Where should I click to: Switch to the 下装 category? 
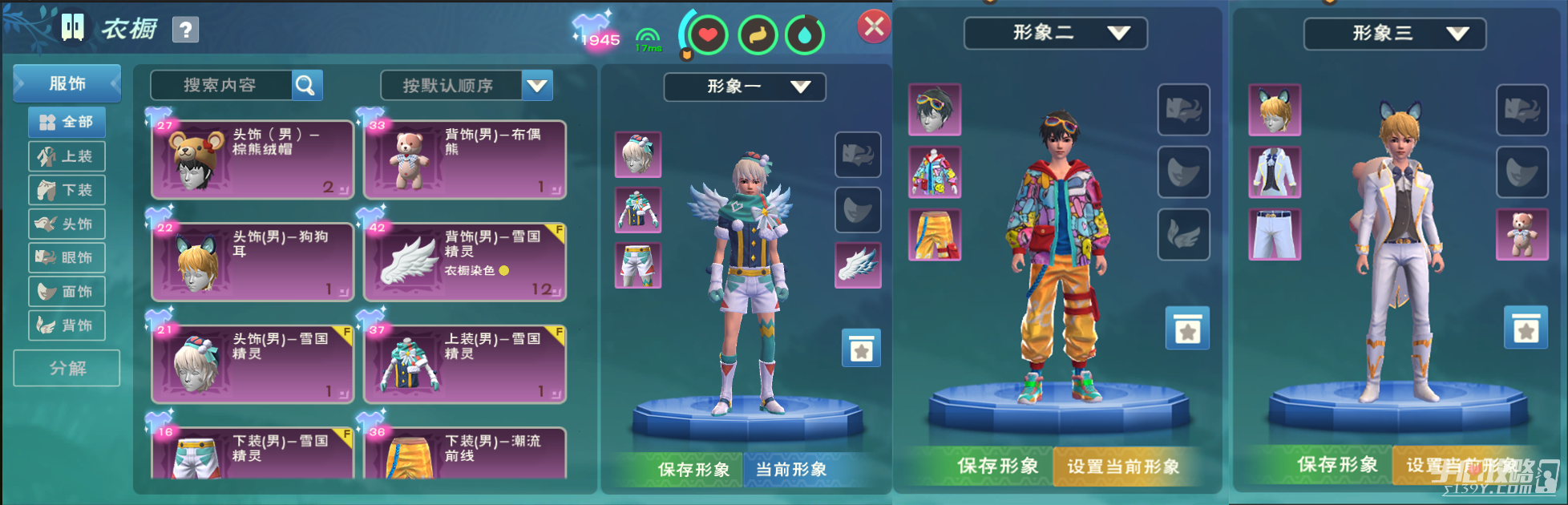click(x=67, y=190)
